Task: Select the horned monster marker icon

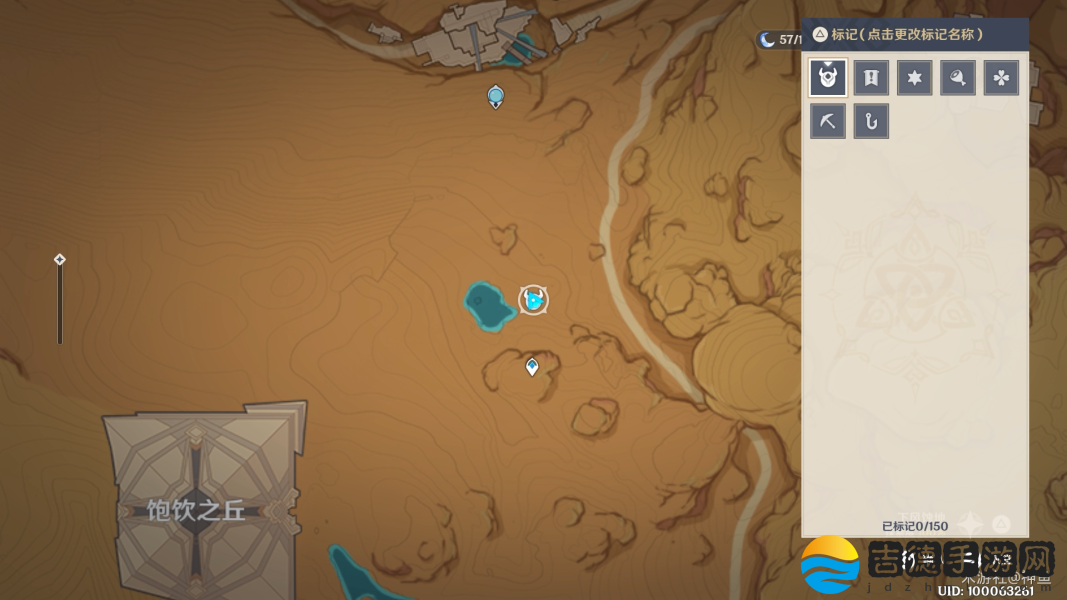Action: pos(828,78)
